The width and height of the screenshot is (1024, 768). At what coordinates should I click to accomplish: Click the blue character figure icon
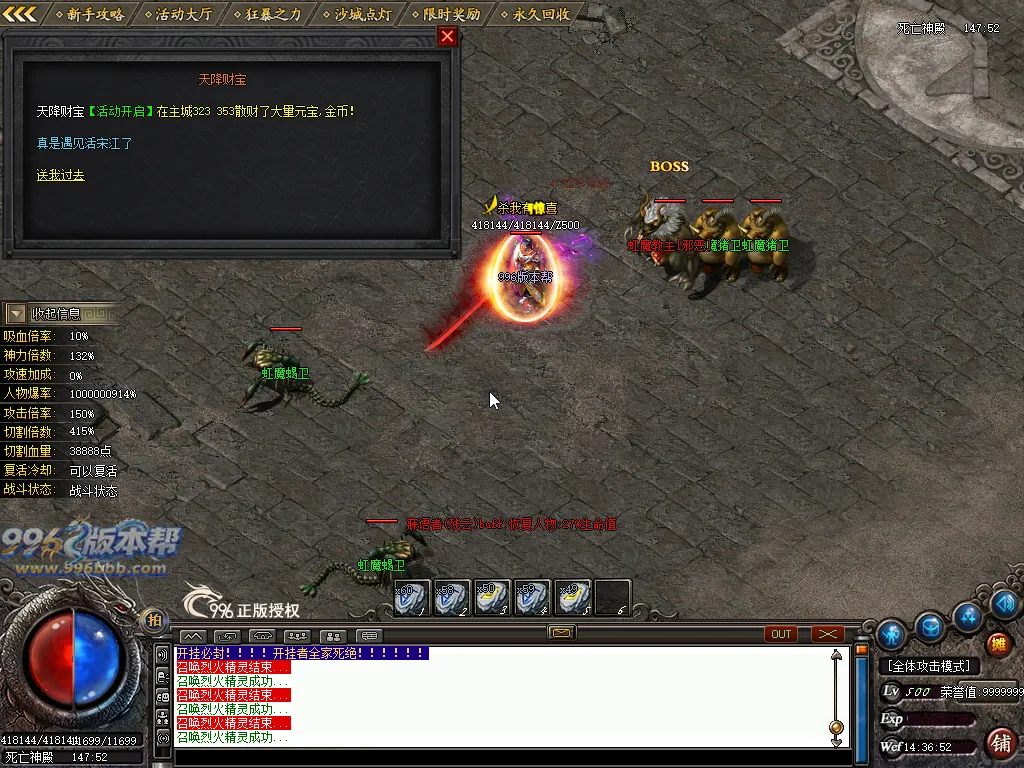[x=890, y=634]
